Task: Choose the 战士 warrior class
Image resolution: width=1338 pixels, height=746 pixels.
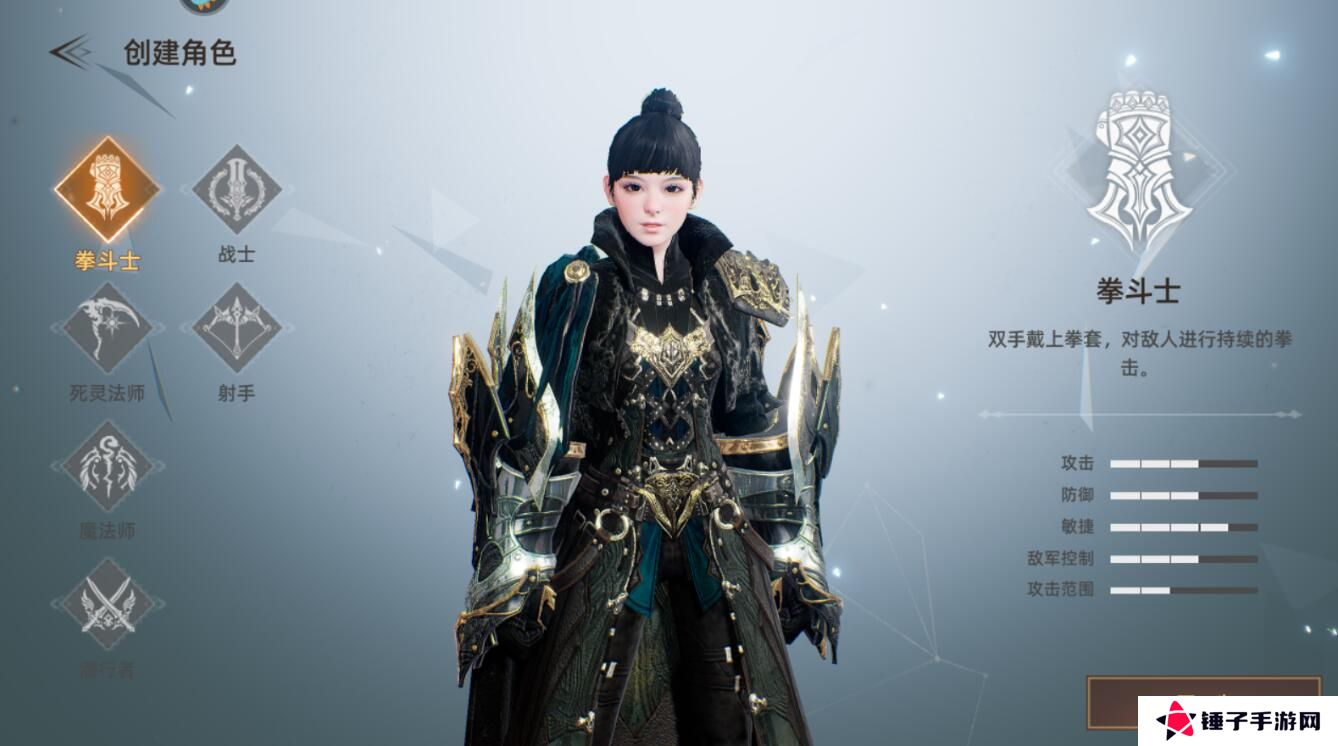Action: tap(236, 190)
